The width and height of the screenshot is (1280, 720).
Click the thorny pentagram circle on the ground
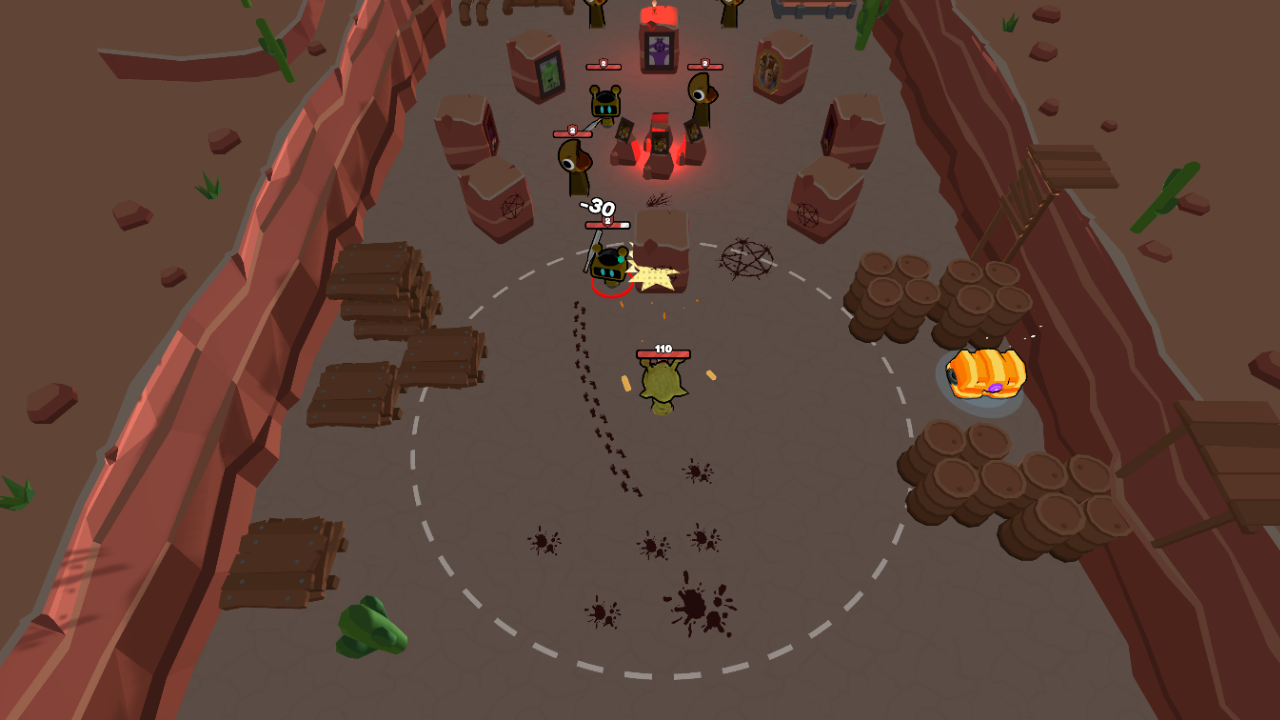point(745,258)
